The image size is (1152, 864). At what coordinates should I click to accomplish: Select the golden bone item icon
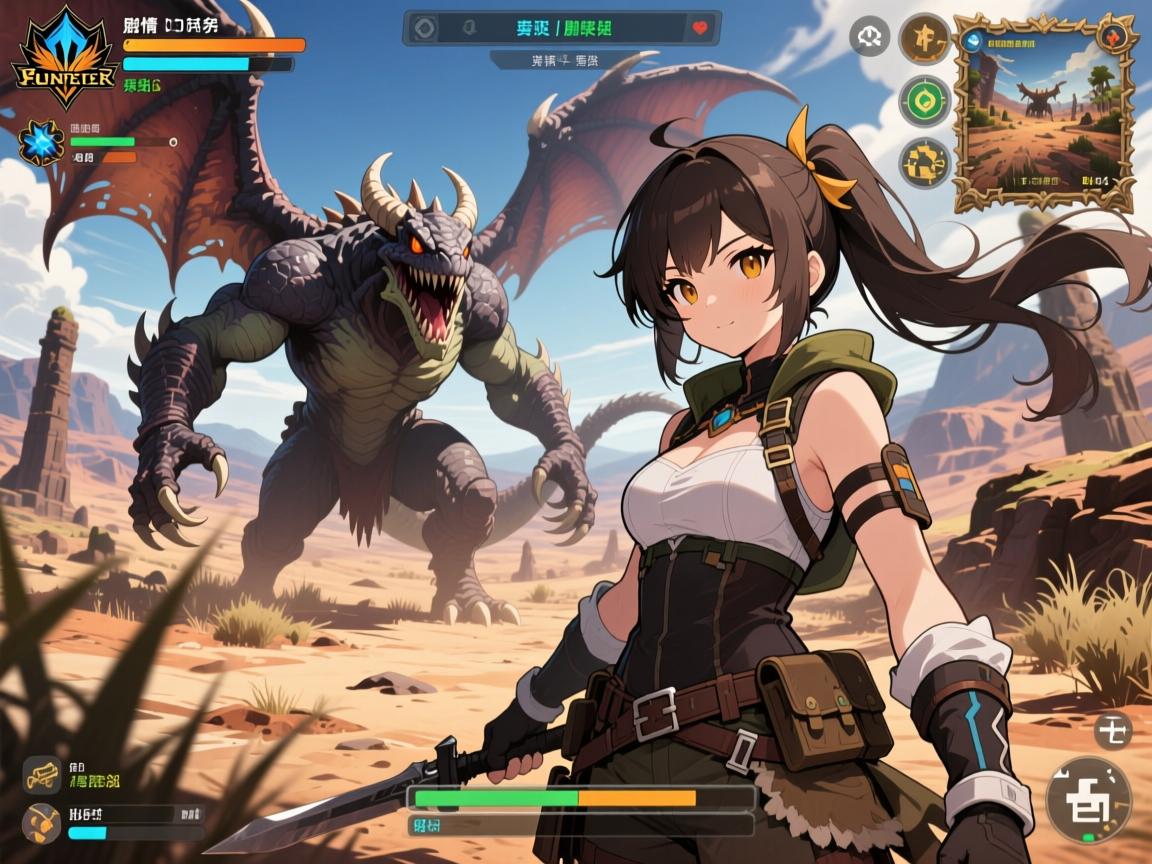[x=42, y=775]
